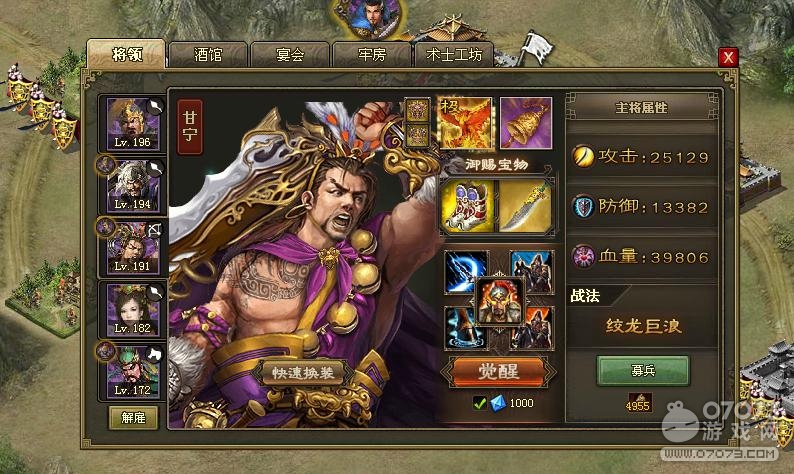Pick the Lv. 191 general portrait
Viewport: 794px width, 474px height.
133,246
